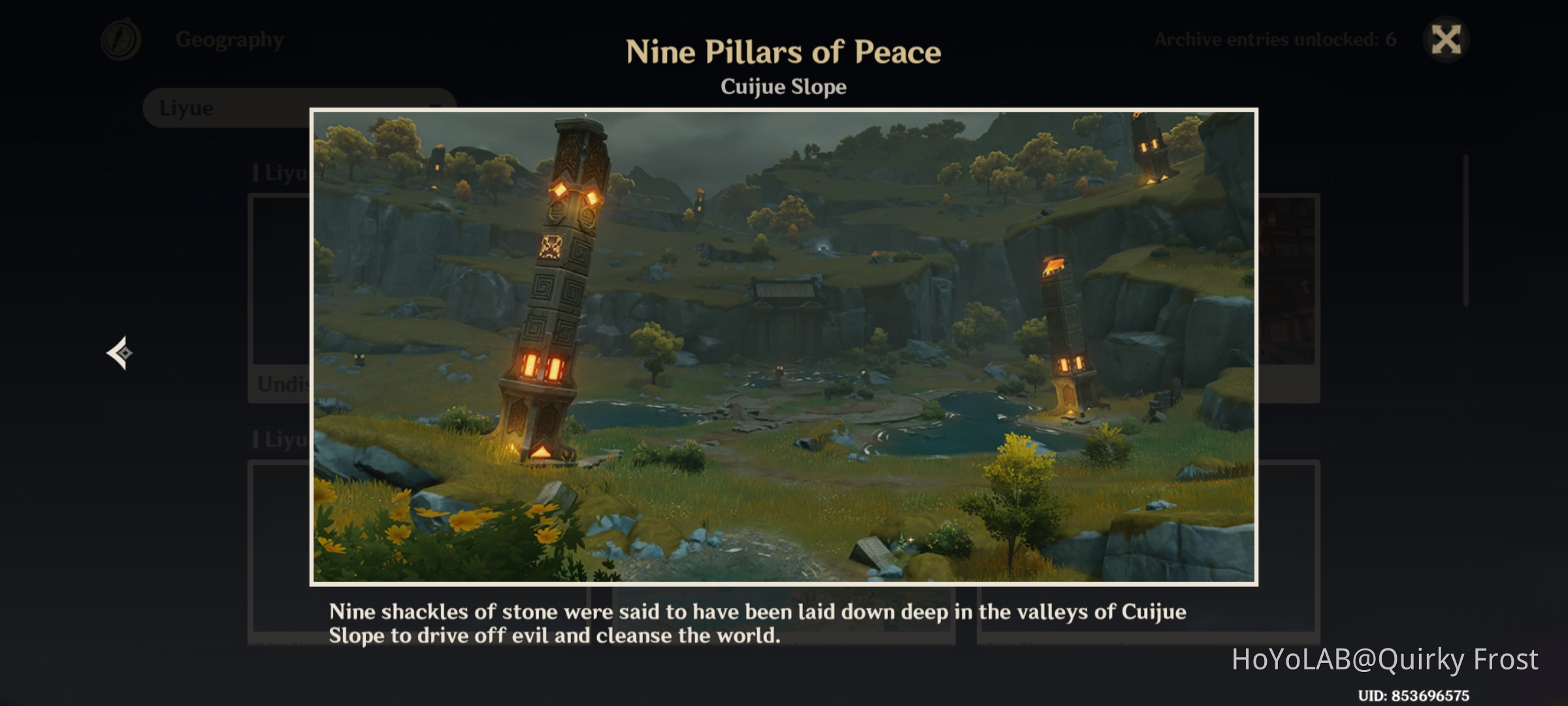Select the Nine Pillars of Peace title
The height and width of the screenshot is (706, 1568).
point(783,51)
